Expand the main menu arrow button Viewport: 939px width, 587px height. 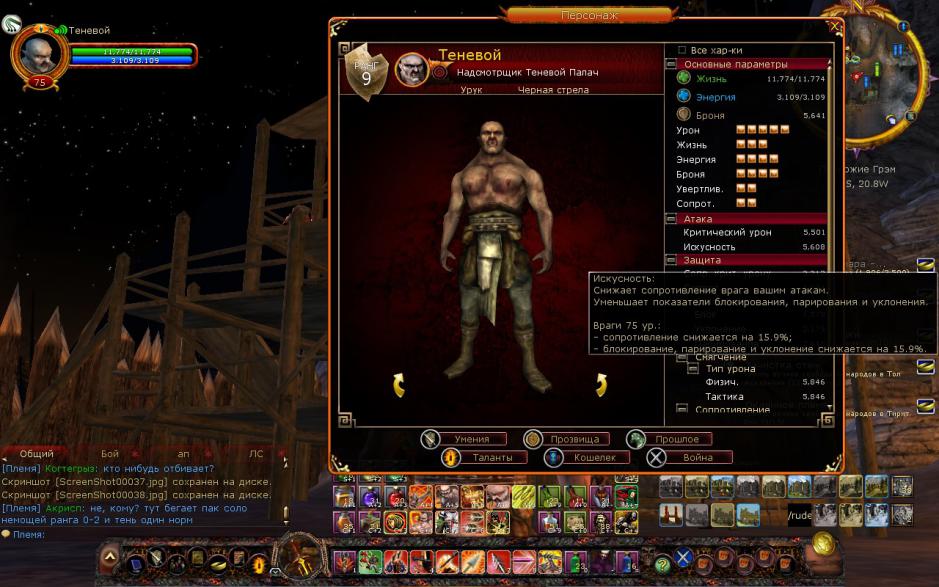[110, 558]
